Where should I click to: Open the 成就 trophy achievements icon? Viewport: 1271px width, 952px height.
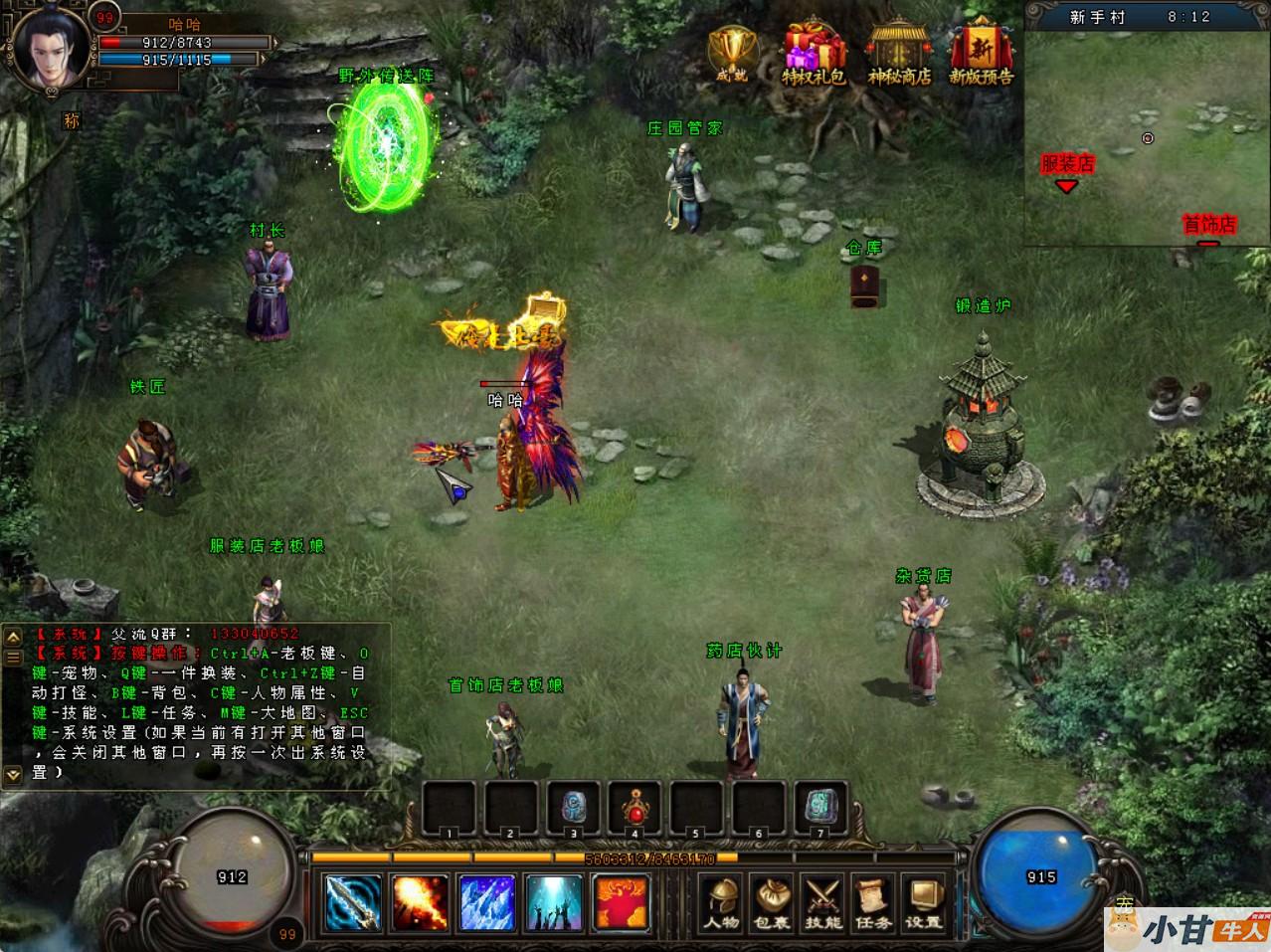click(x=731, y=52)
